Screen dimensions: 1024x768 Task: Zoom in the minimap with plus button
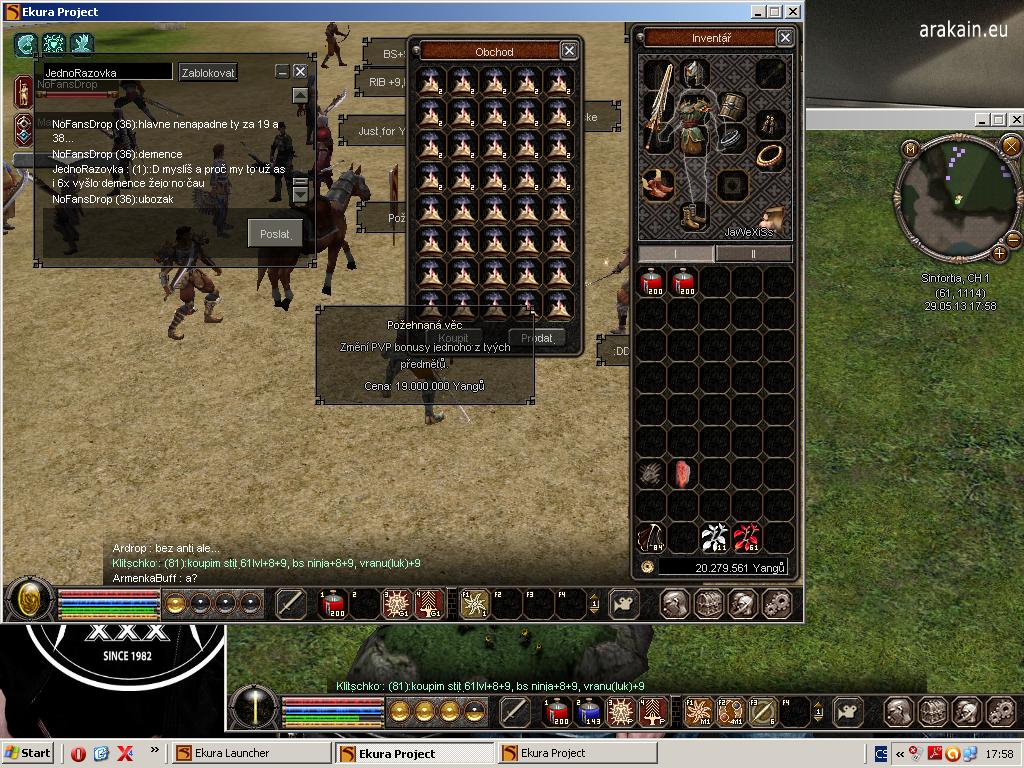998,254
